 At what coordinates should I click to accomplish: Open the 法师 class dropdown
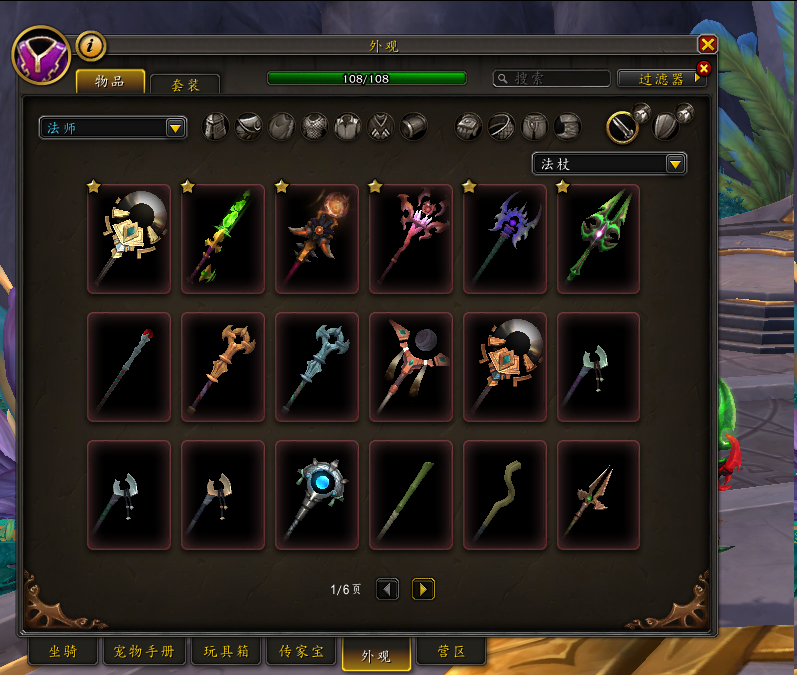coord(112,127)
